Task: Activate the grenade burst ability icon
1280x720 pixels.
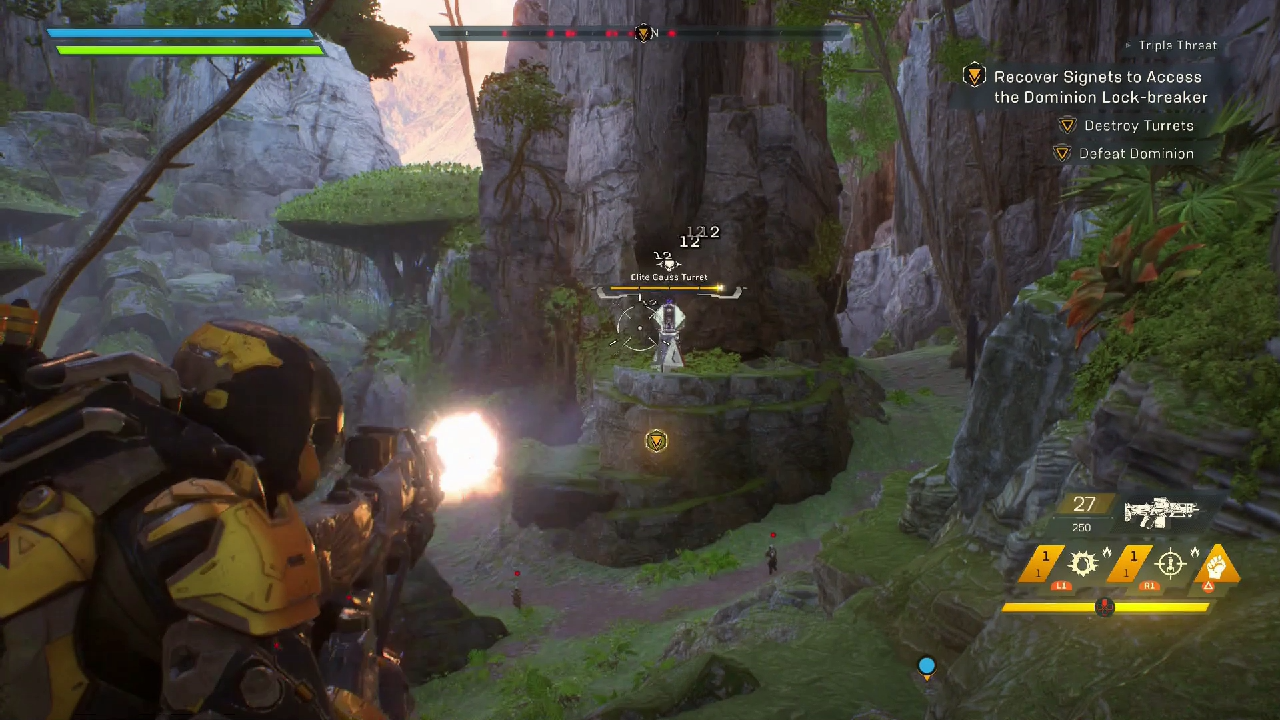Action: pos(1083,565)
